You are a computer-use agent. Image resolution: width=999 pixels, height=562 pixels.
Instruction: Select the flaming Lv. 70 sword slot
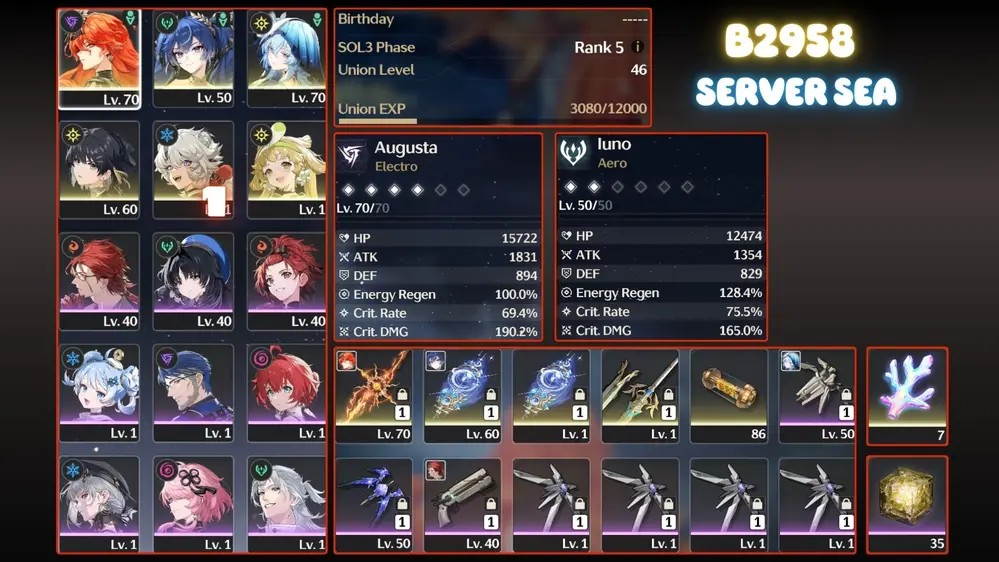click(374, 395)
